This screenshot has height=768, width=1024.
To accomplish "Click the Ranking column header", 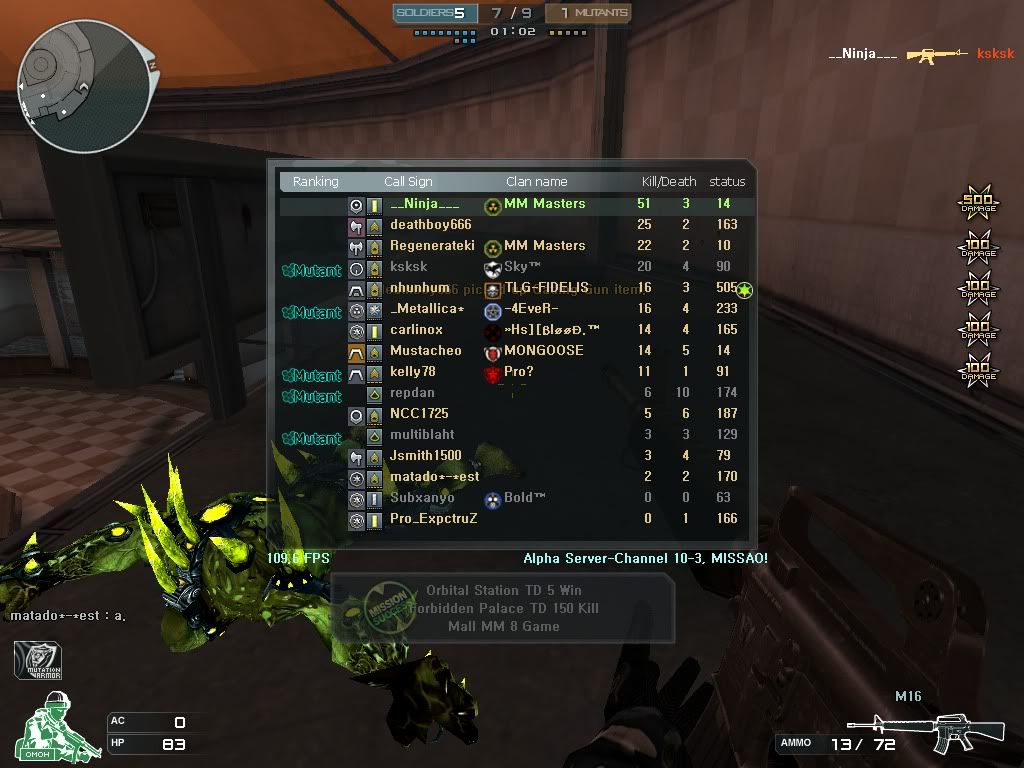I will coord(315,182).
